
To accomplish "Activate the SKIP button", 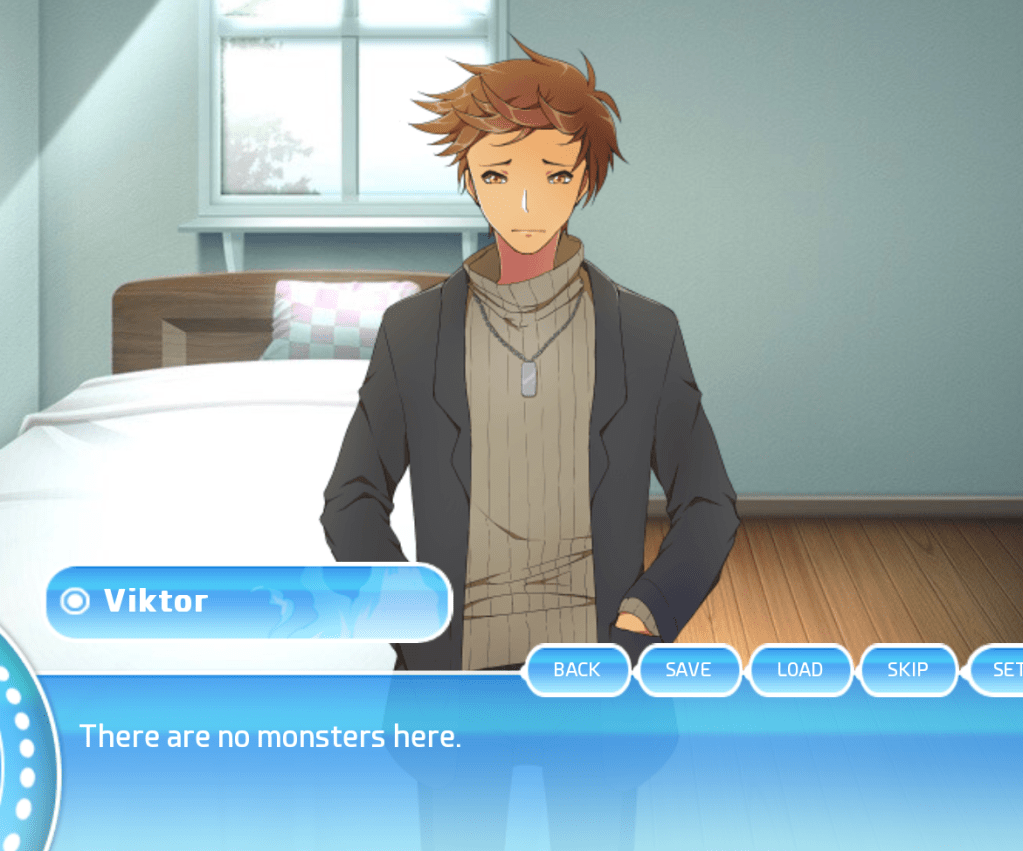I will point(908,670).
